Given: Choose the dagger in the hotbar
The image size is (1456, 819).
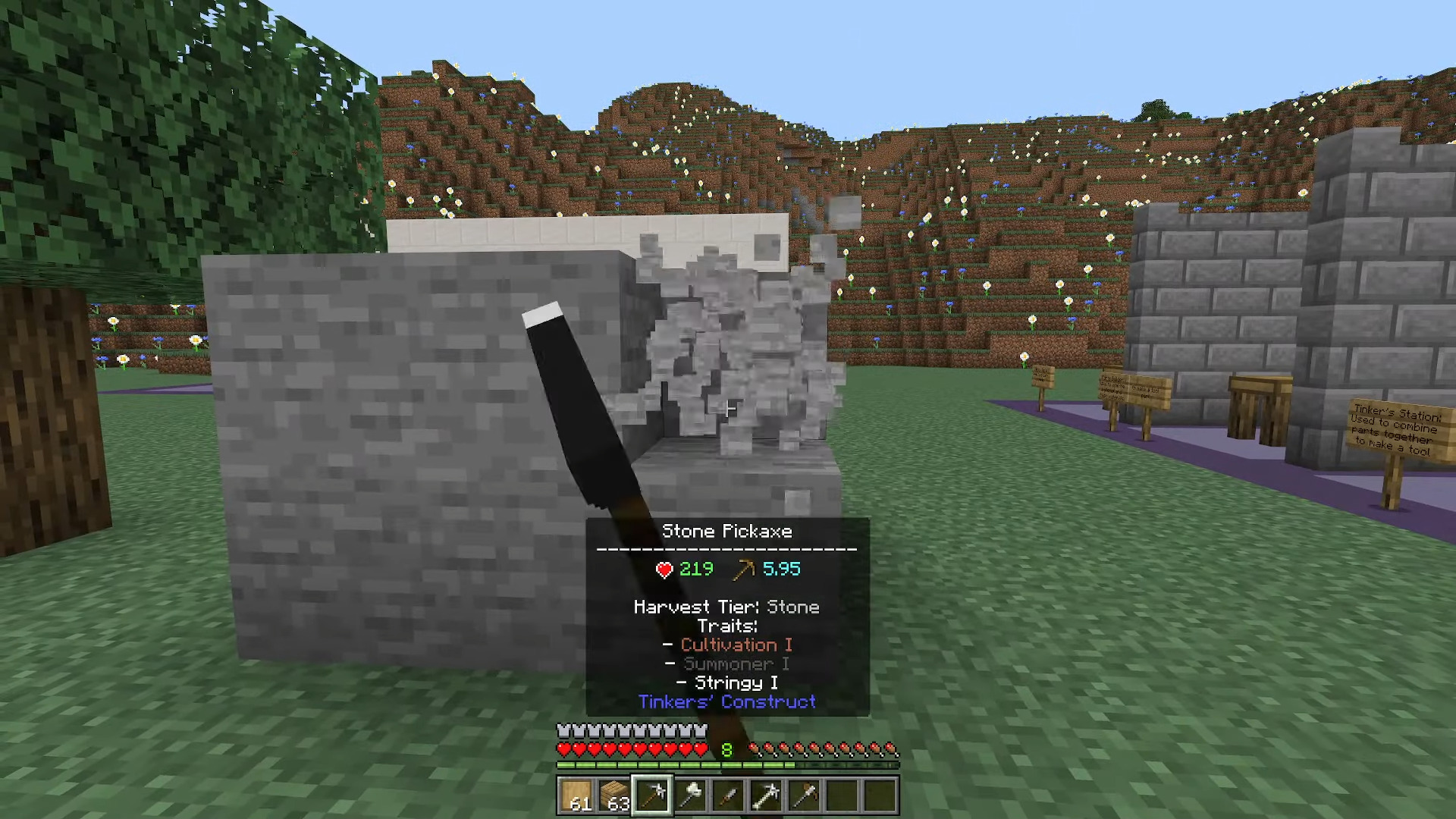Looking at the screenshot, I should tap(728, 795).
